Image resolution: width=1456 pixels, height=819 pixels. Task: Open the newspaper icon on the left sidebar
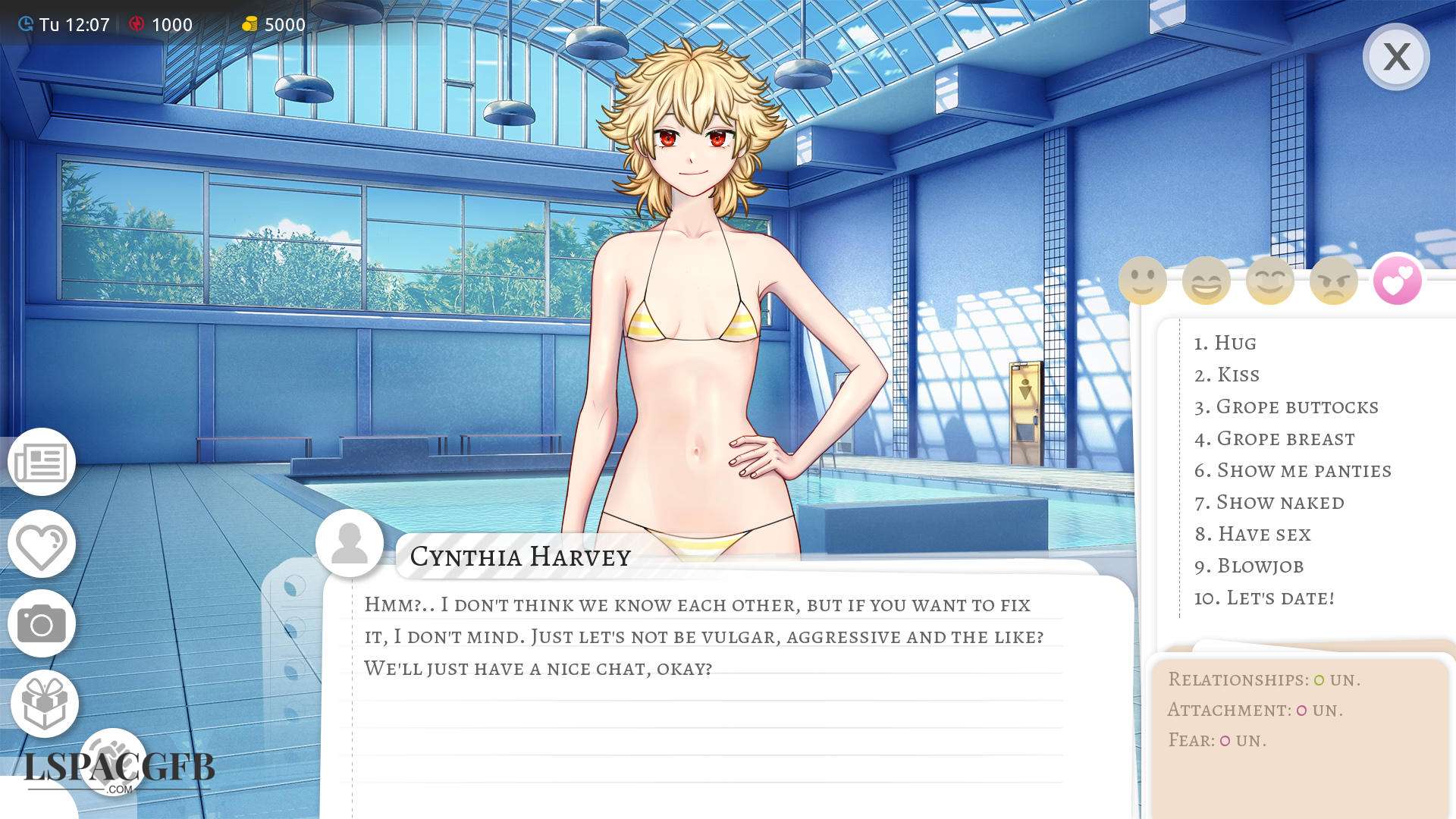(42, 462)
